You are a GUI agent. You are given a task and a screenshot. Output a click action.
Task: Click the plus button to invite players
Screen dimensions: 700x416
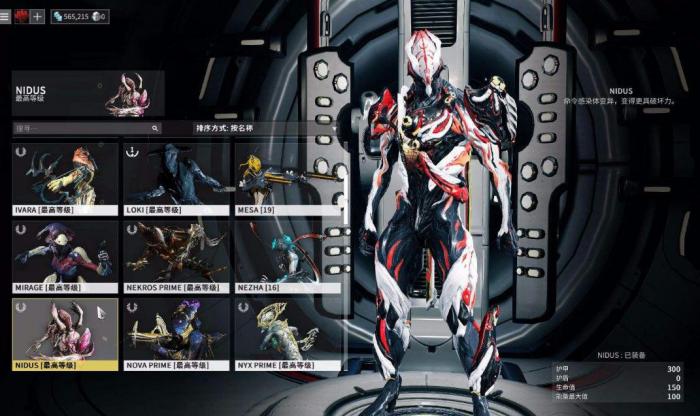point(38,16)
